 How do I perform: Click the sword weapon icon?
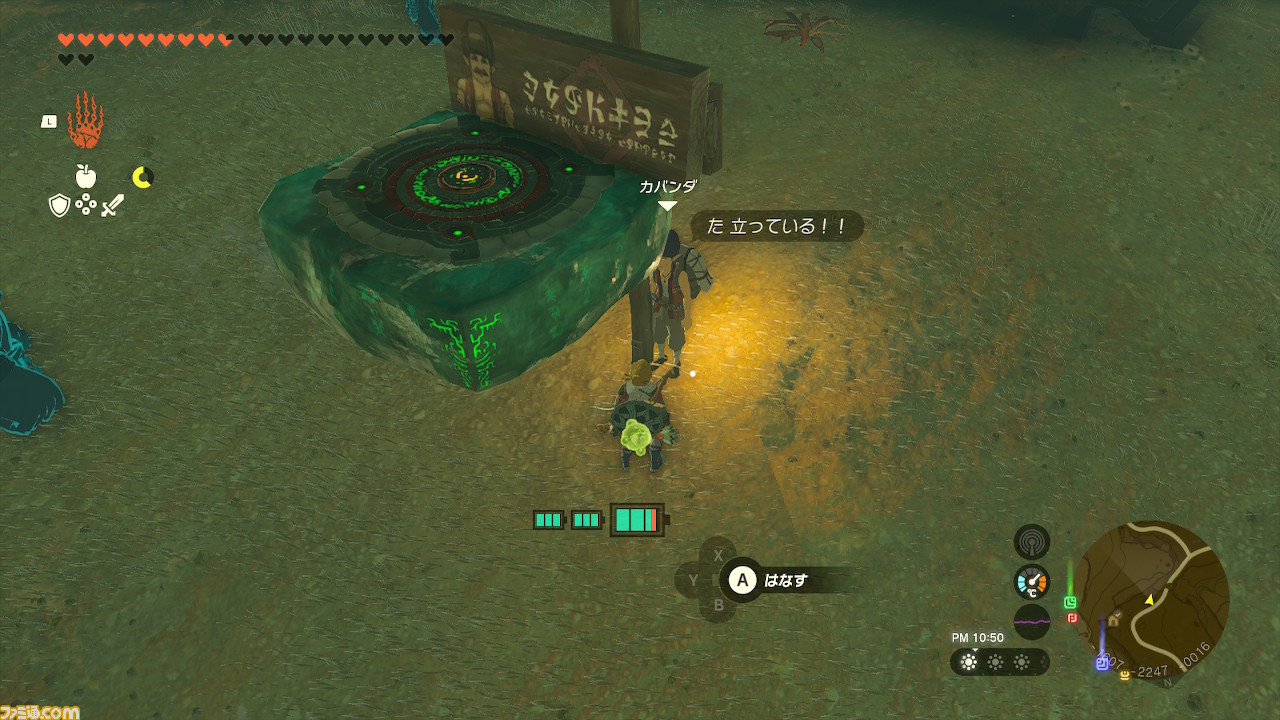(113, 205)
